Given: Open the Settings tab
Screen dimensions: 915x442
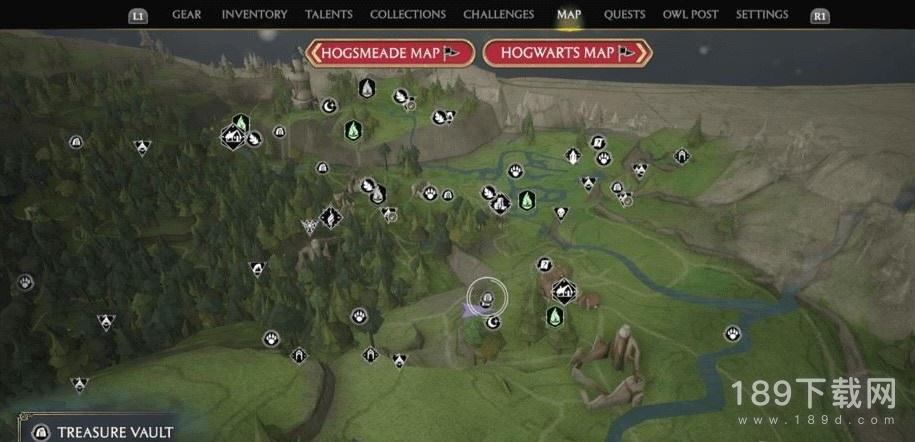Looking at the screenshot, I should [762, 15].
